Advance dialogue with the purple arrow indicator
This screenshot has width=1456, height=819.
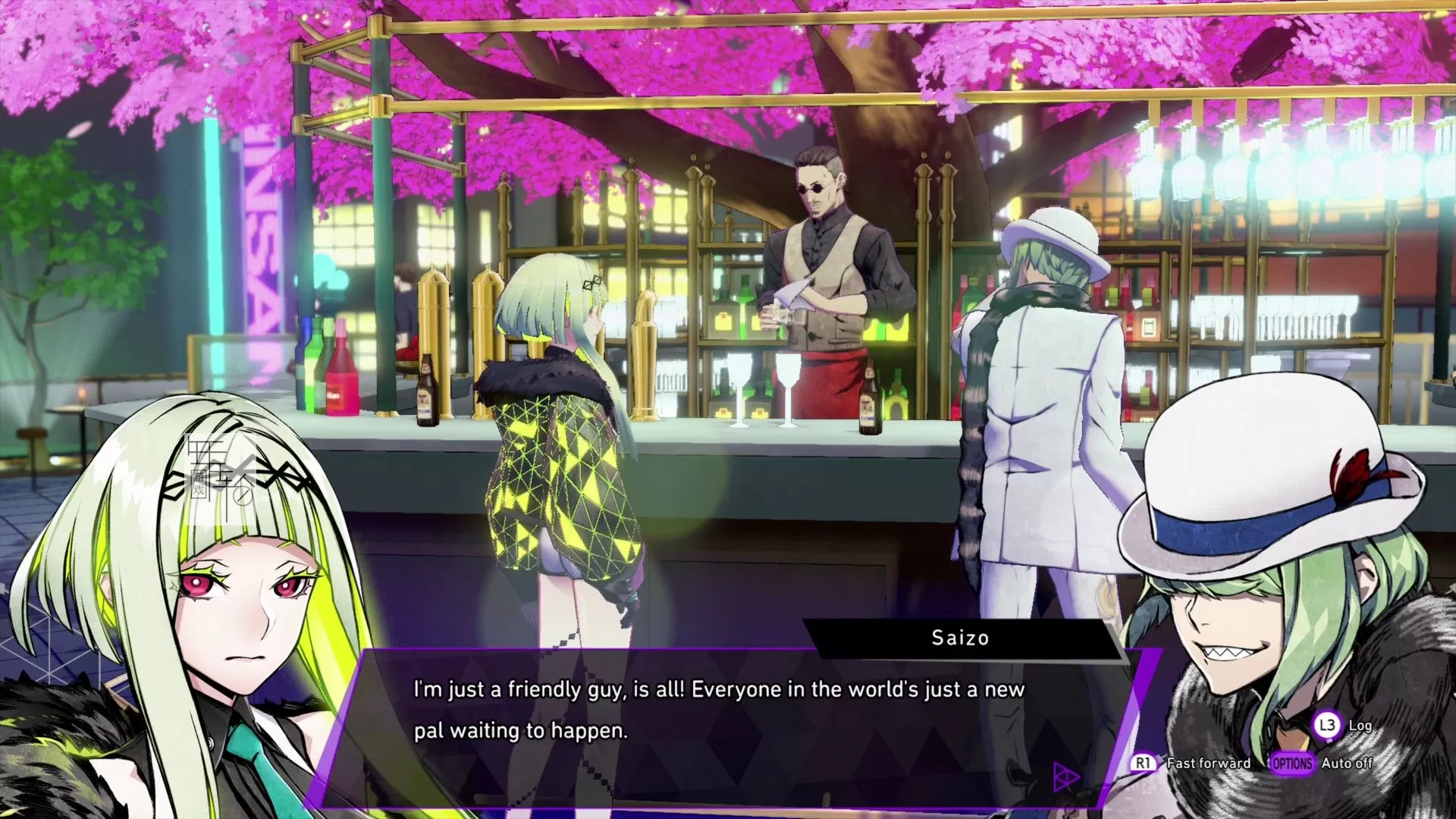1066,777
